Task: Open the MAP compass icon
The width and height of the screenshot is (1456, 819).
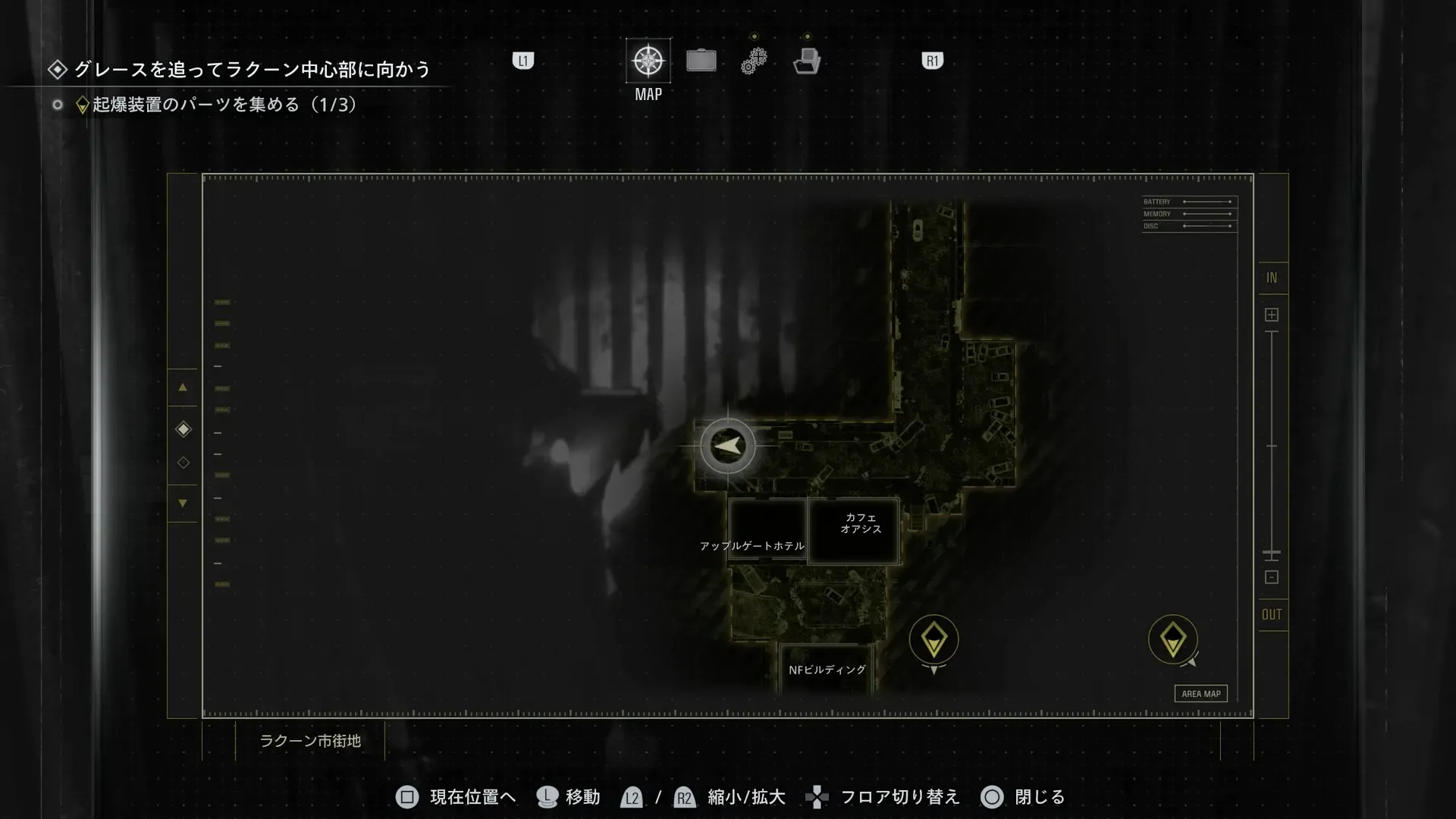Action: tap(647, 60)
